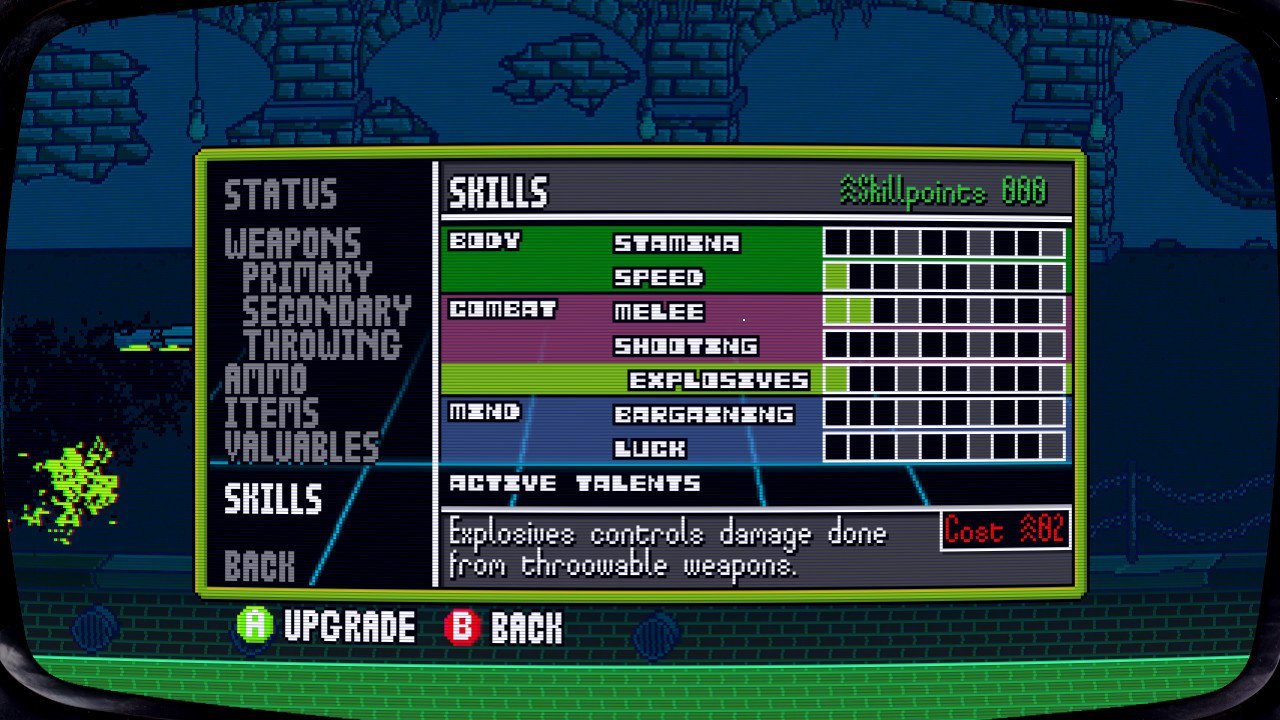Select the Weapons category
This screenshot has width=1280, height=720.
click(x=292, y=243)
